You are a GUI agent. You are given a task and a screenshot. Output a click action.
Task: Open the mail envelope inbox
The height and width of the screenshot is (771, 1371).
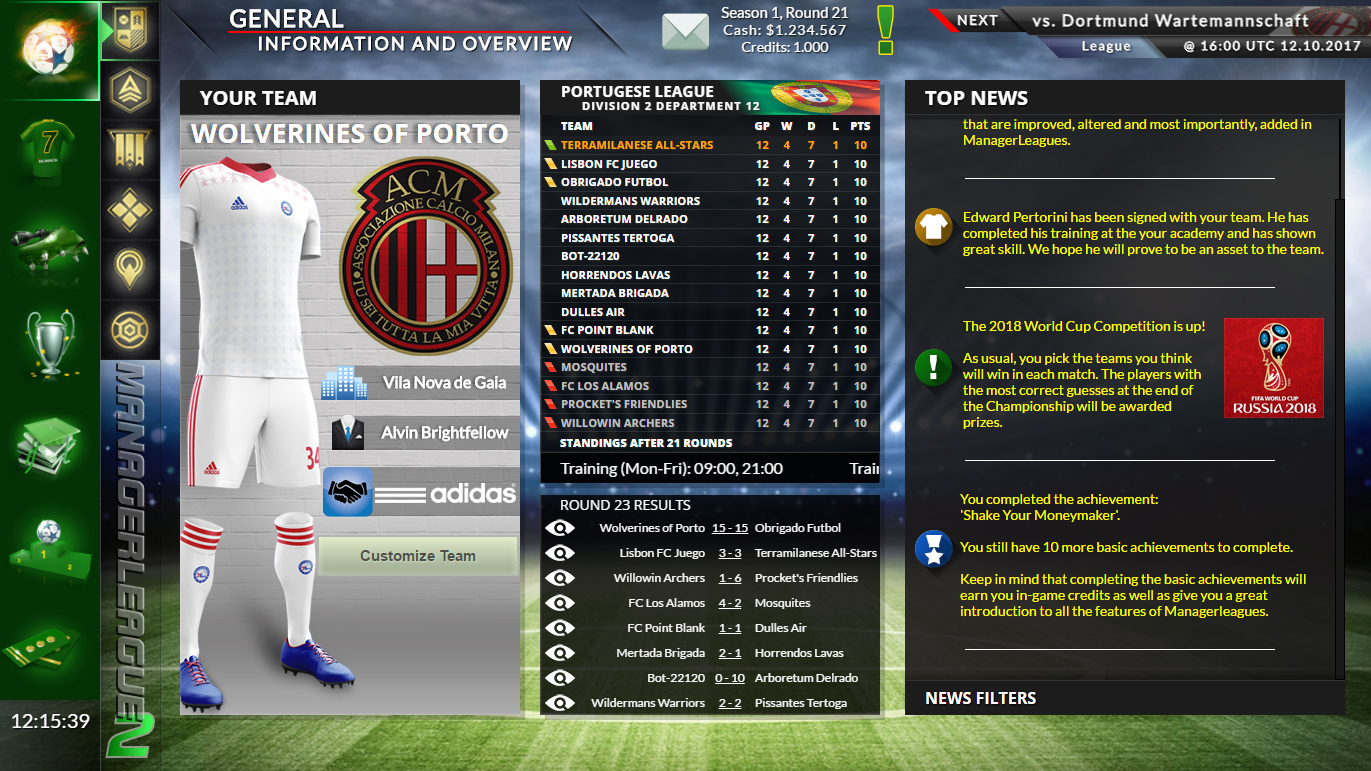(685, 31)
